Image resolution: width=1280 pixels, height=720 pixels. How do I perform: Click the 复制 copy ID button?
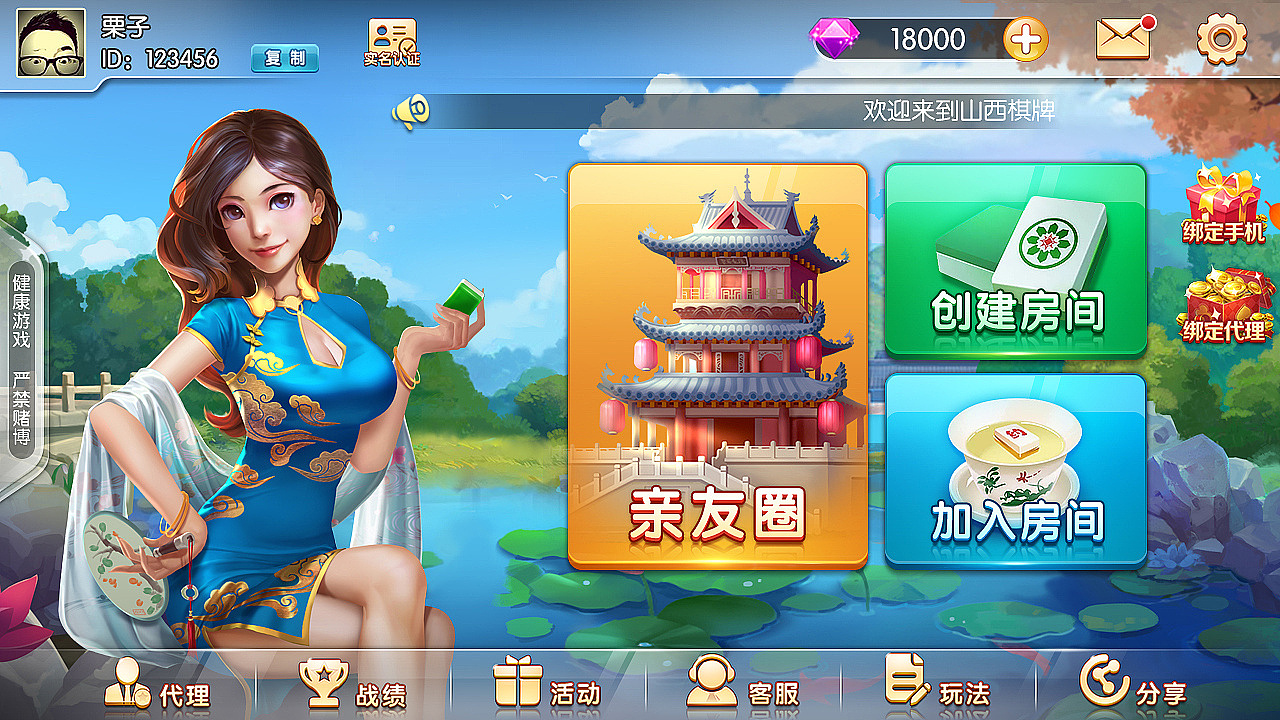[x=283, y=60]
